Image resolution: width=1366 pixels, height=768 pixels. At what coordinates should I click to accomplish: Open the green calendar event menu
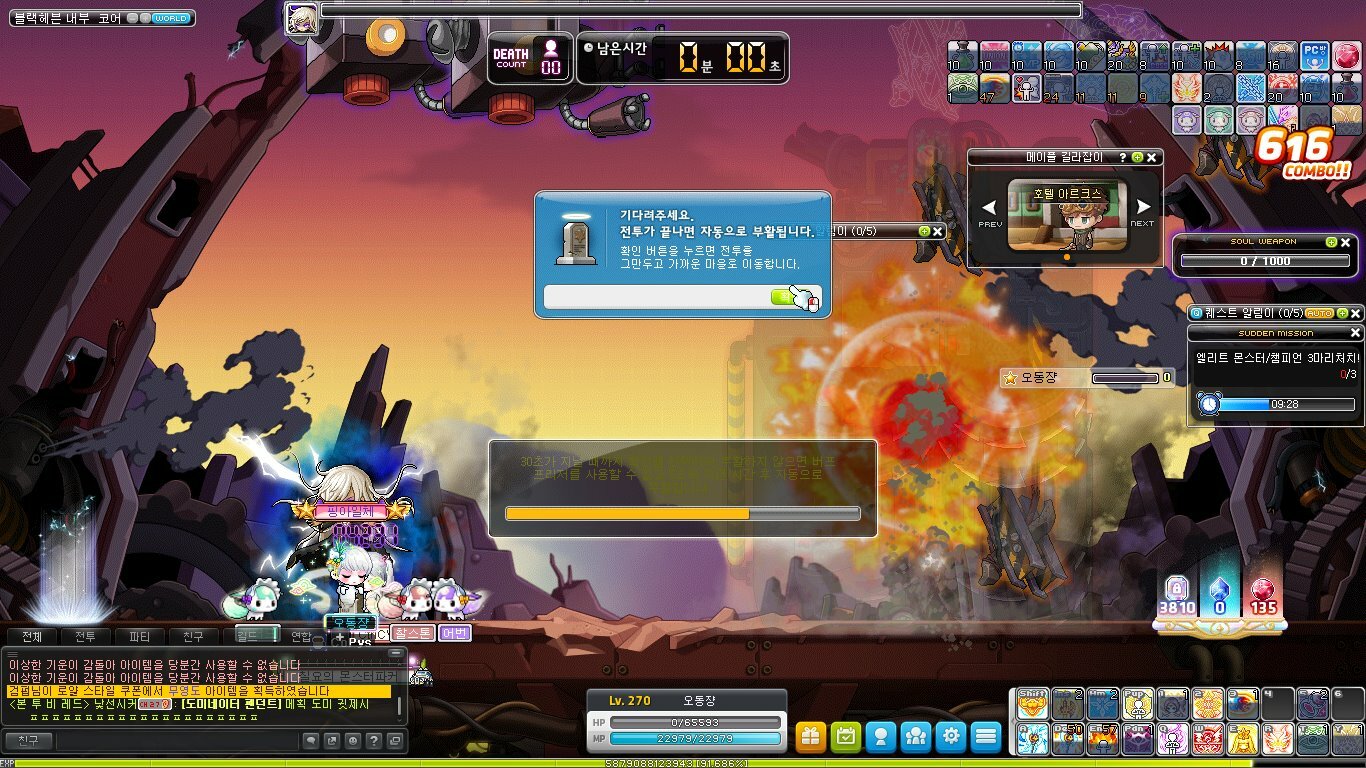(x=846, y=737)
